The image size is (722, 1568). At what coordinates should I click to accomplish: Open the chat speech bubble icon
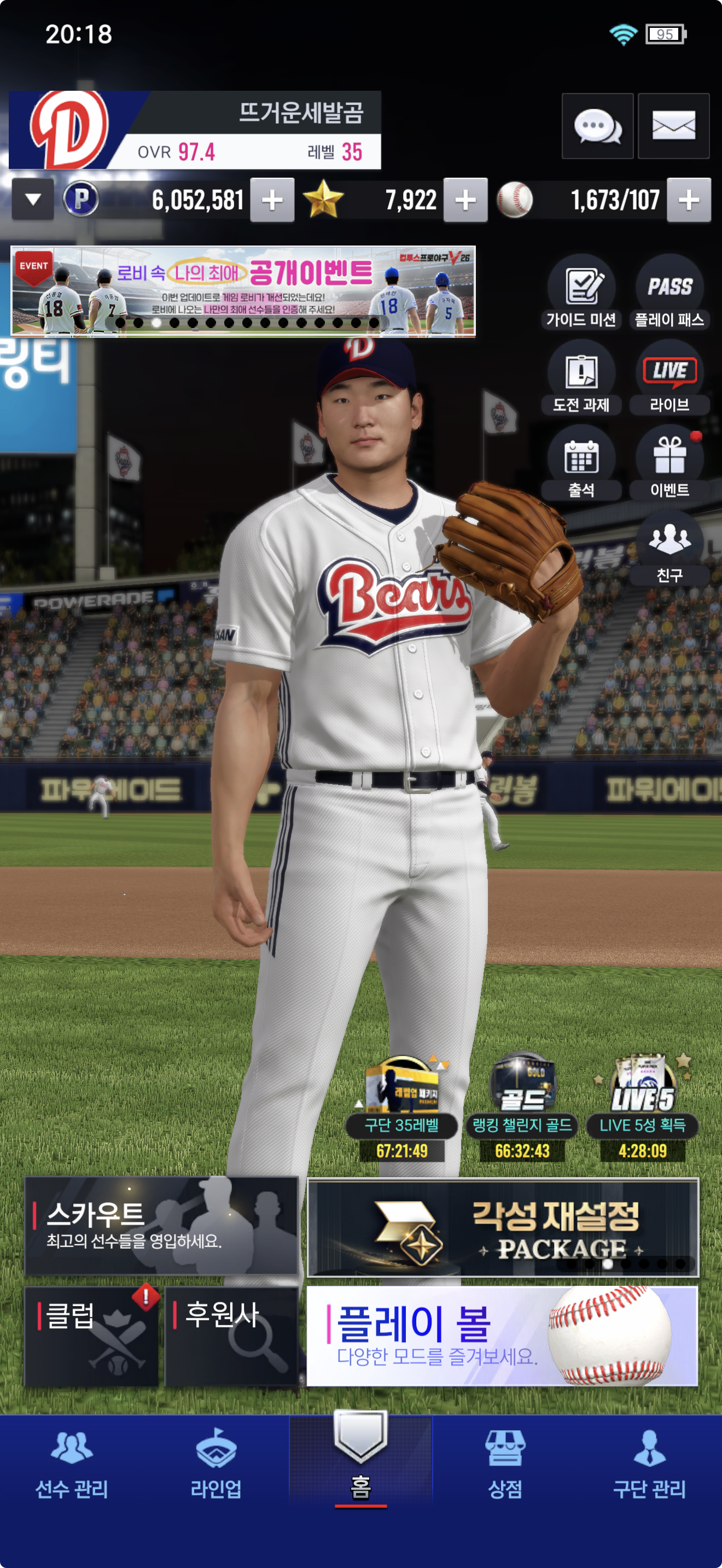tap(597, 126)
